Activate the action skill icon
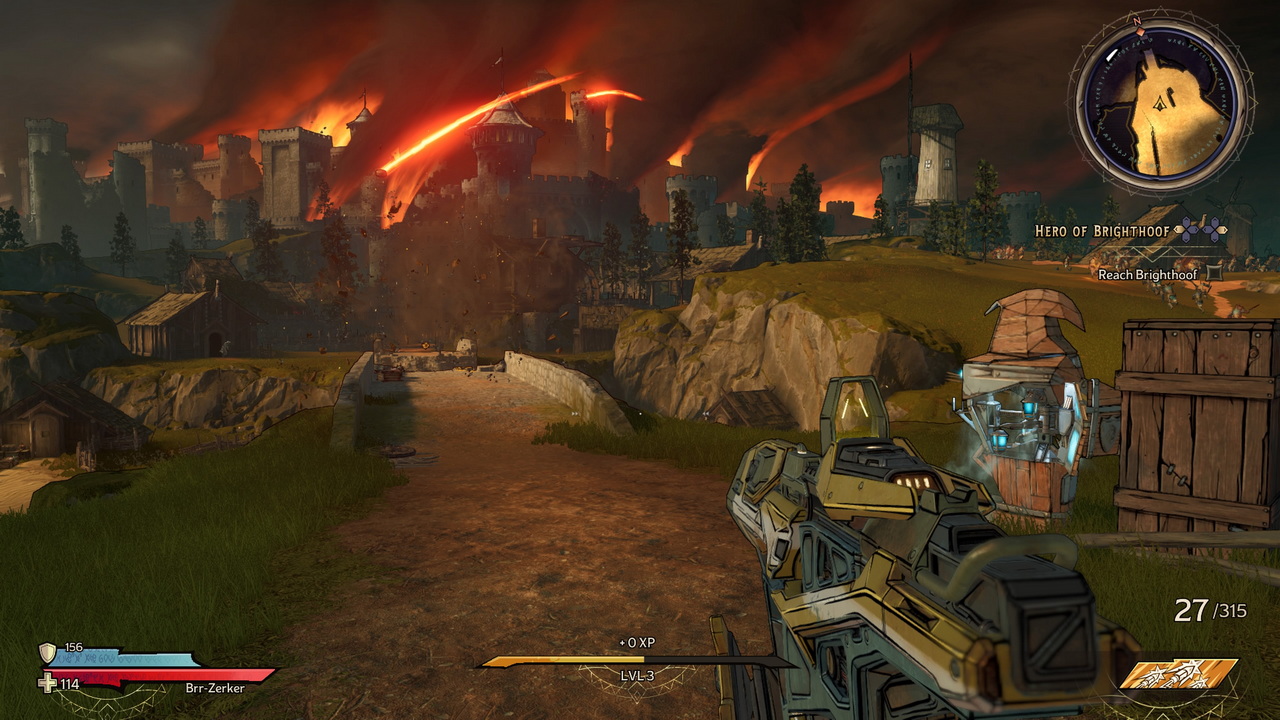Image resolution: width=1280 pixels, height=720 pixels. [x=1178, y=675]
